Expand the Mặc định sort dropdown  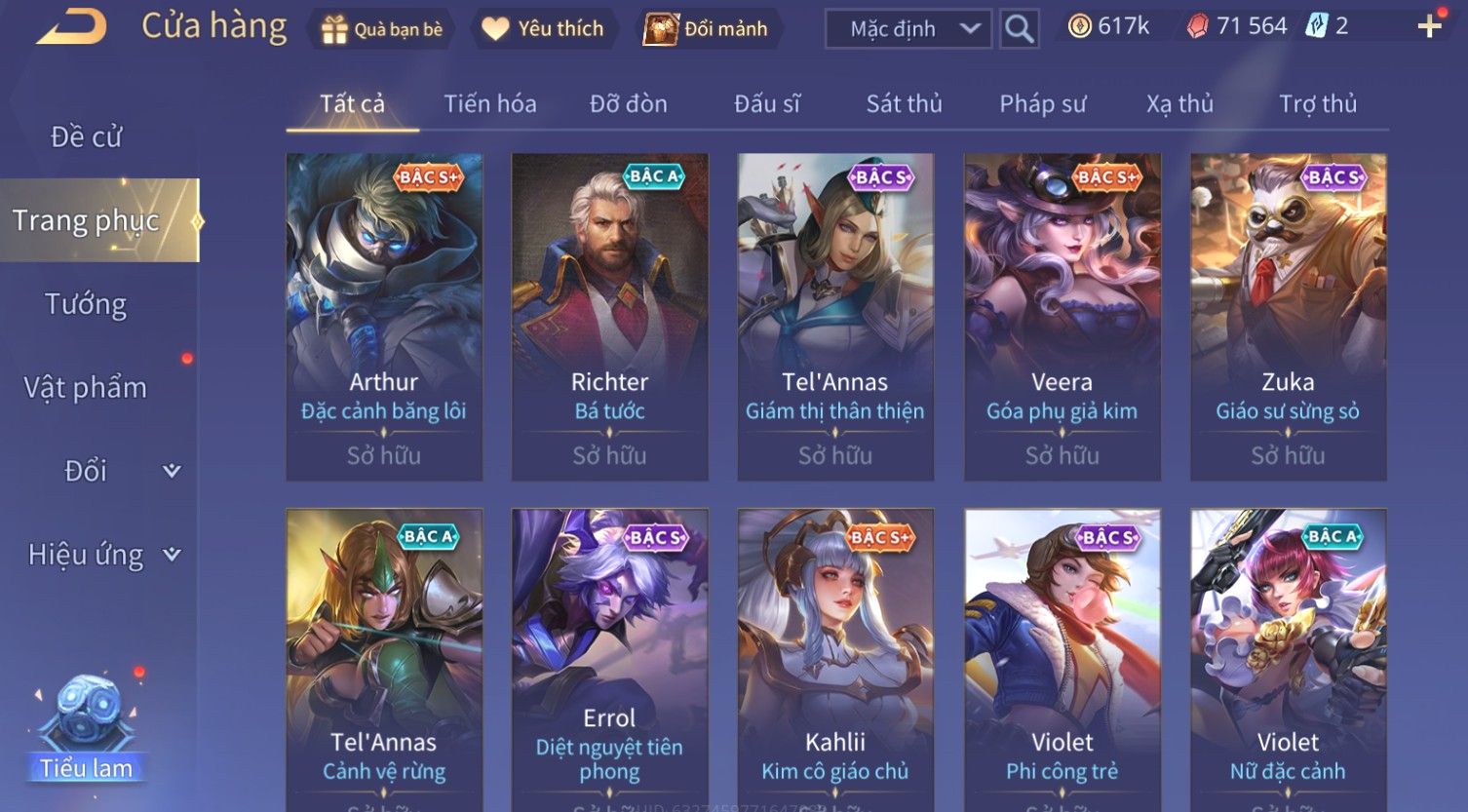[908, 29]
